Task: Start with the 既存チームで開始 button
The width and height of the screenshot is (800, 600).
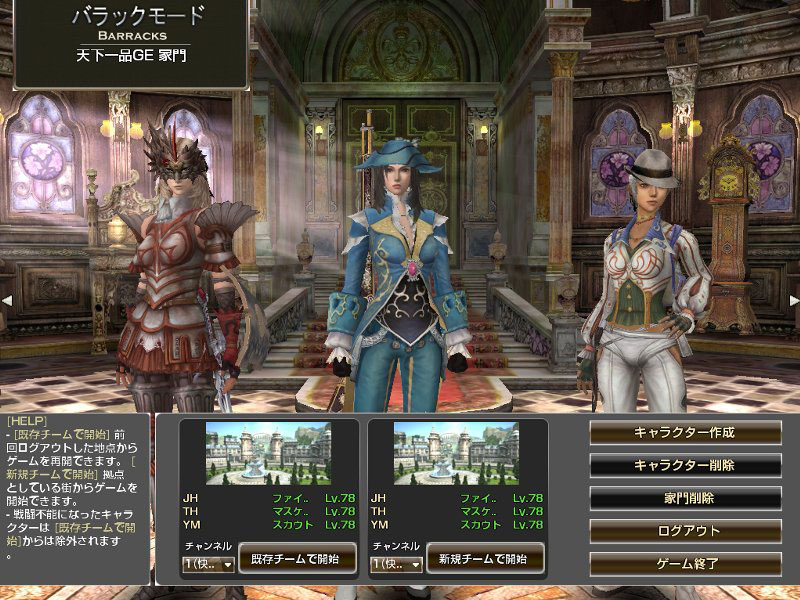Action: coord(297,558)
